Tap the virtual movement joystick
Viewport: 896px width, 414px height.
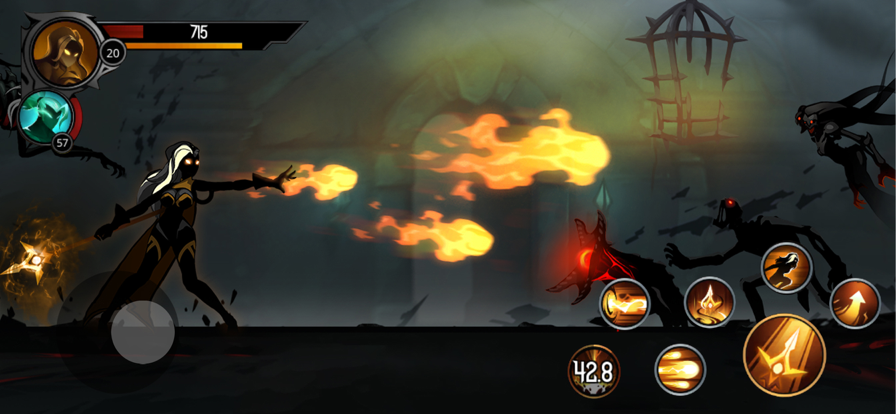pos(142,333)
